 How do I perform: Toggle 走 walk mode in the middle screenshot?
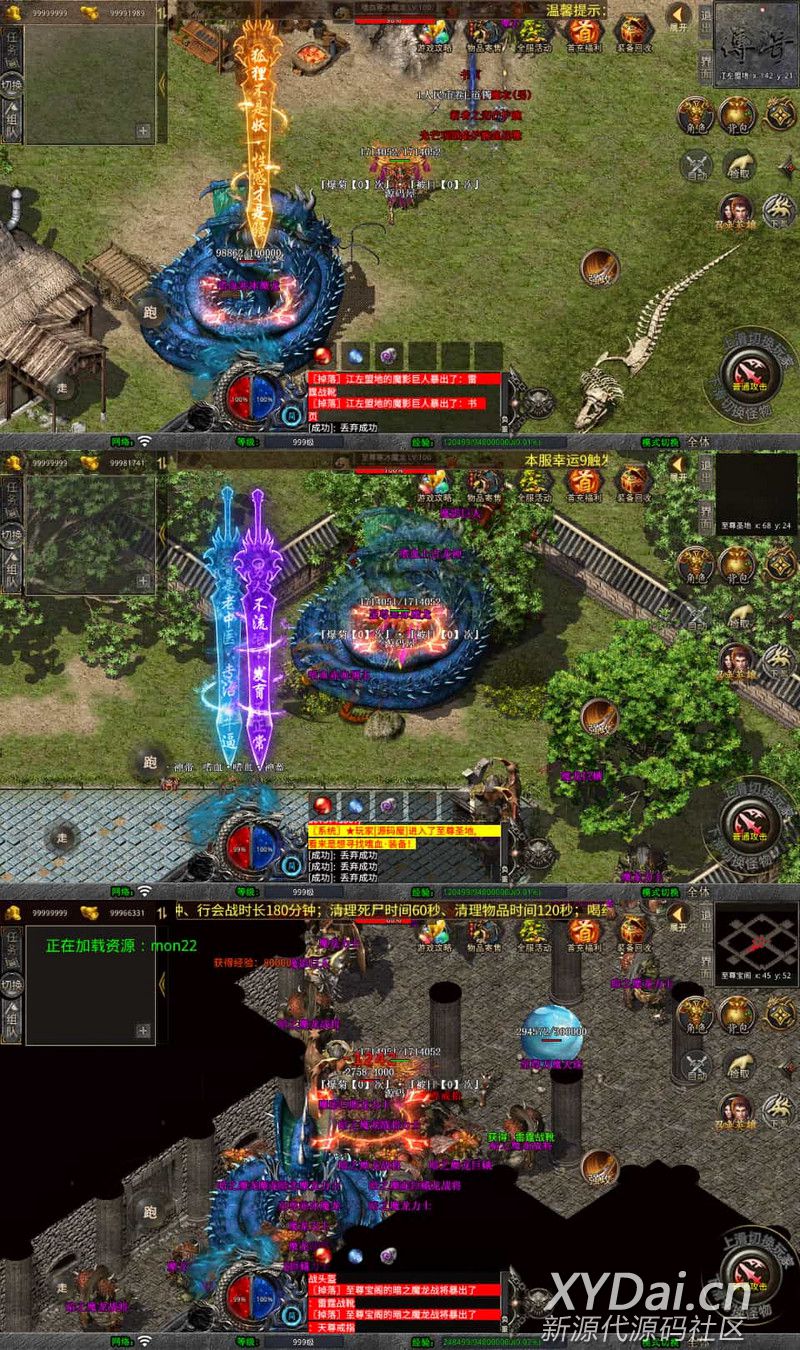point(63,838)
